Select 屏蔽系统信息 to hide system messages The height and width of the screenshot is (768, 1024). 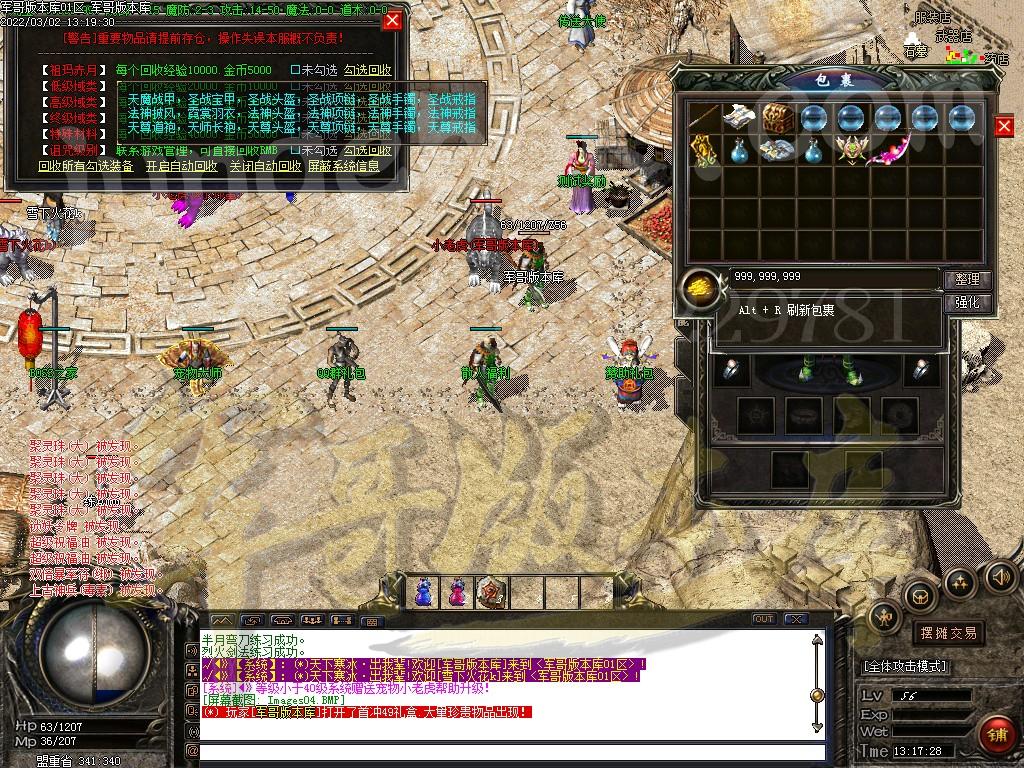point(344,166)
